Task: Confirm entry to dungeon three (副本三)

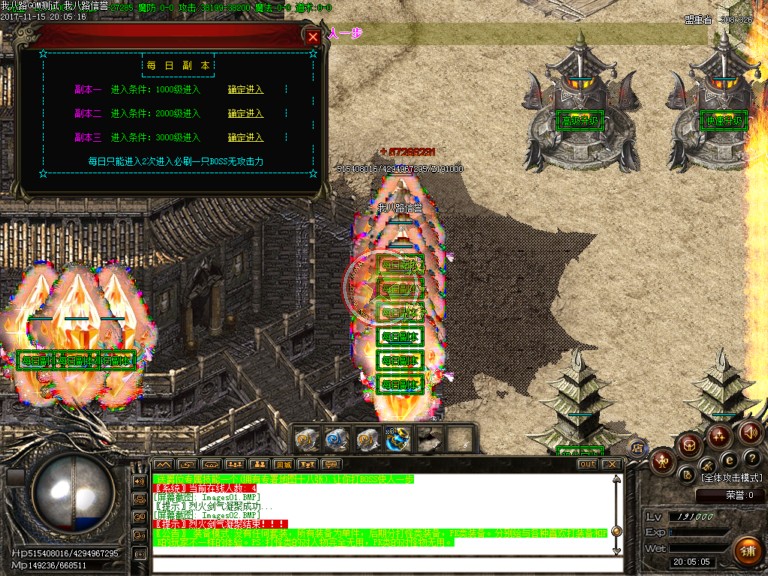Action: click(x=245, y=137)
